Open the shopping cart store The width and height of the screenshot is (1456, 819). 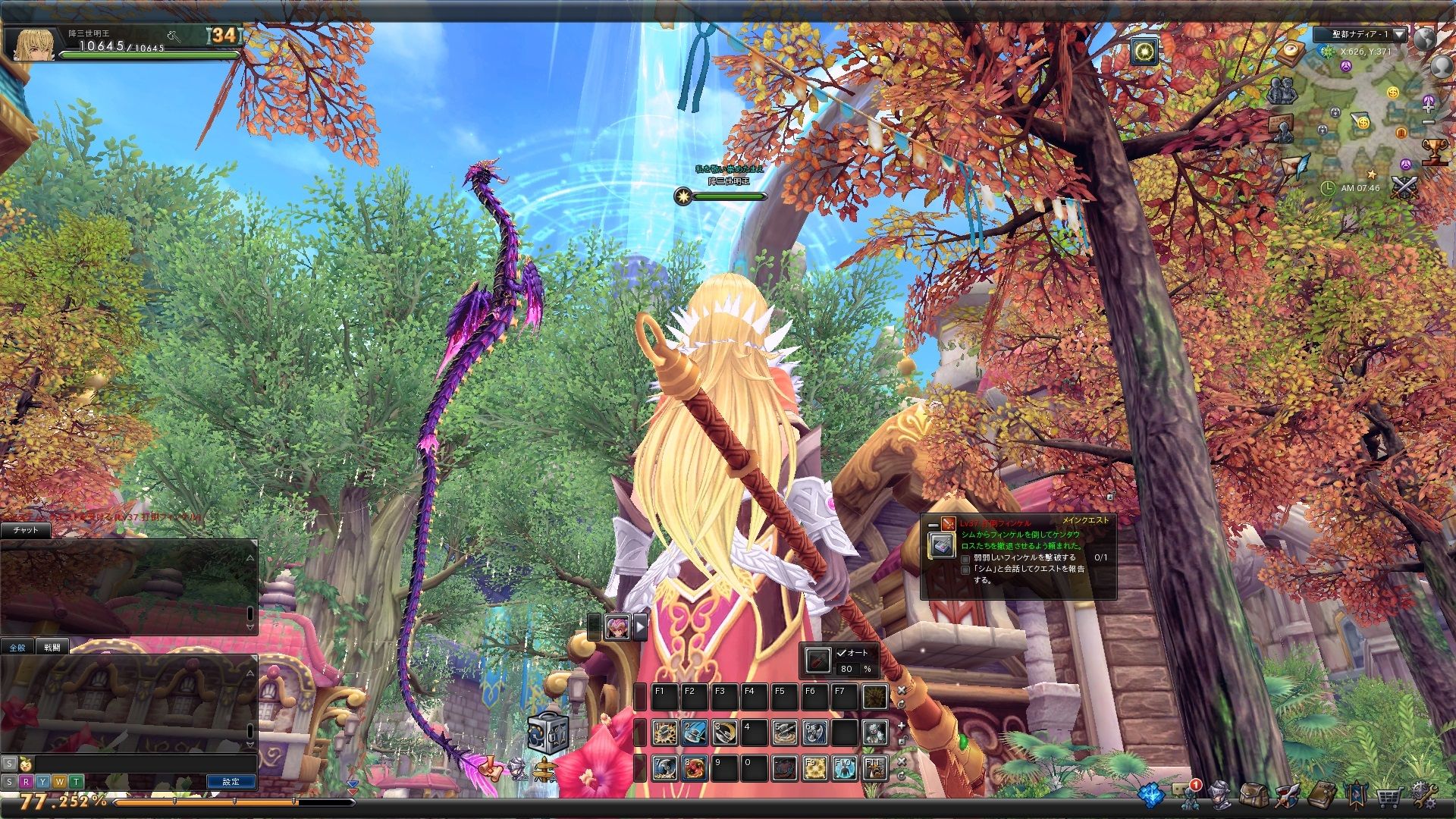pyautogui.click(x=1389, y=796)
